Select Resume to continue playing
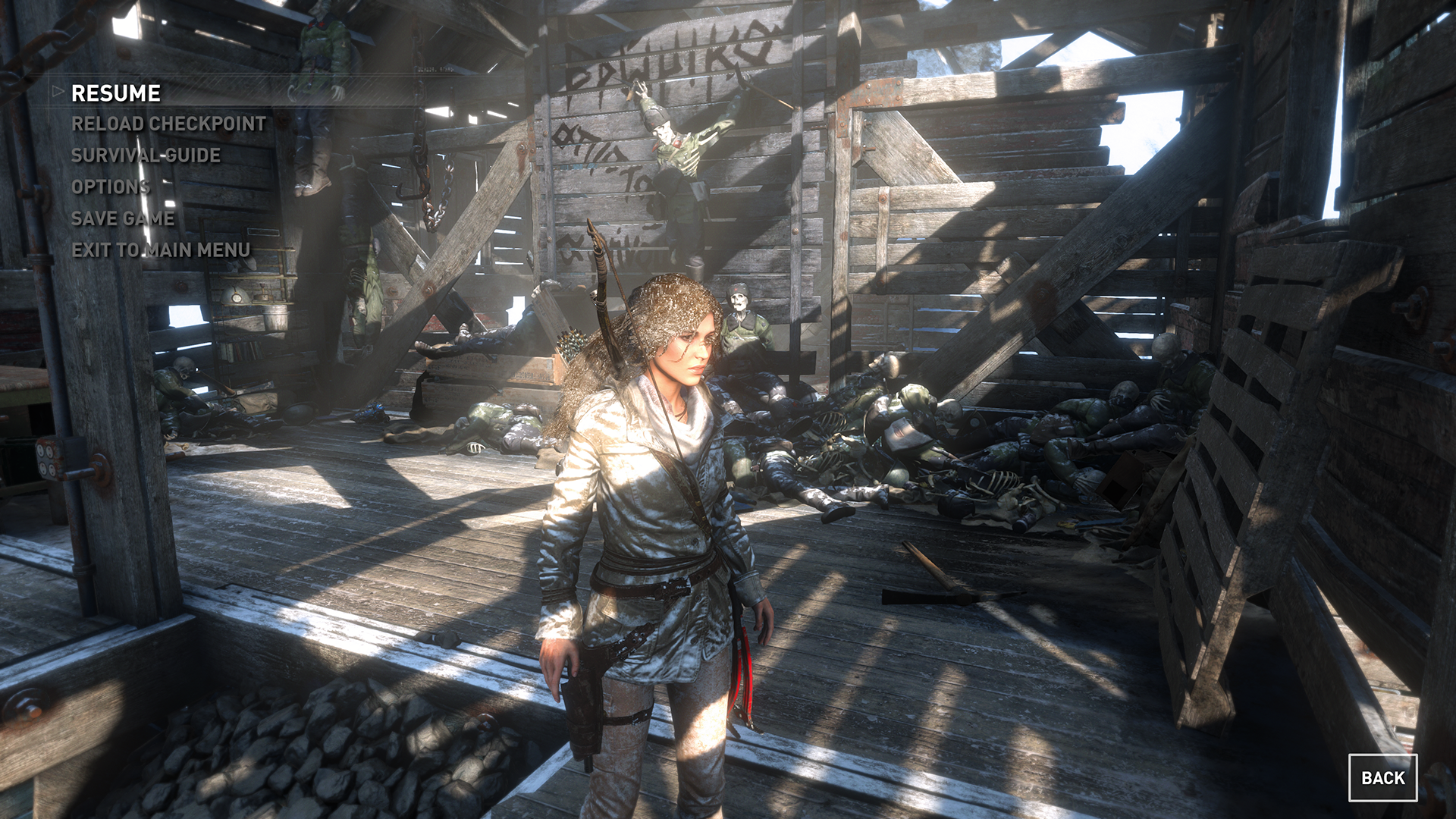 tap(116, 93)
